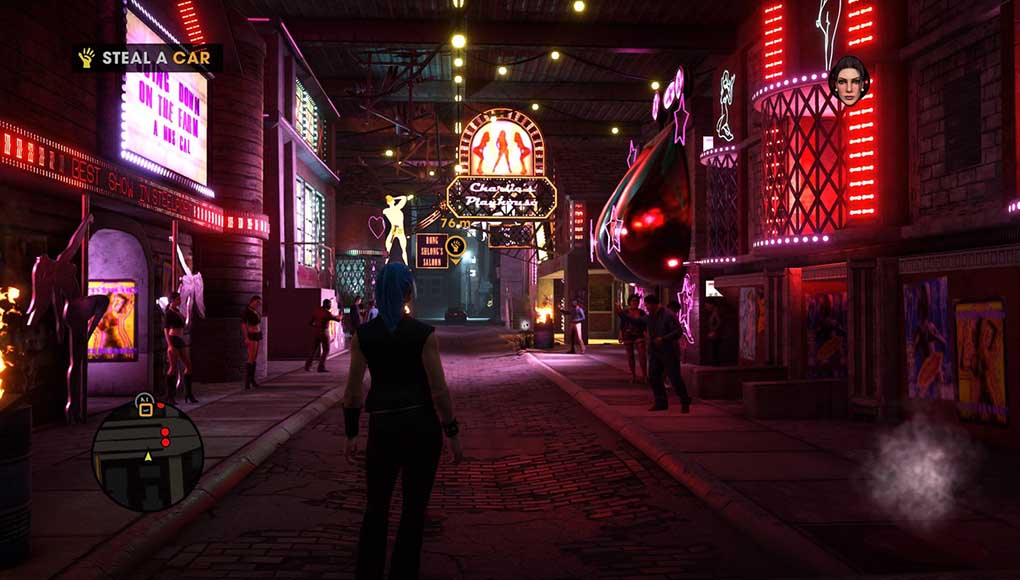Select the yellow player arrow on minimap
Screen dimensions: 1020x580
149,456
